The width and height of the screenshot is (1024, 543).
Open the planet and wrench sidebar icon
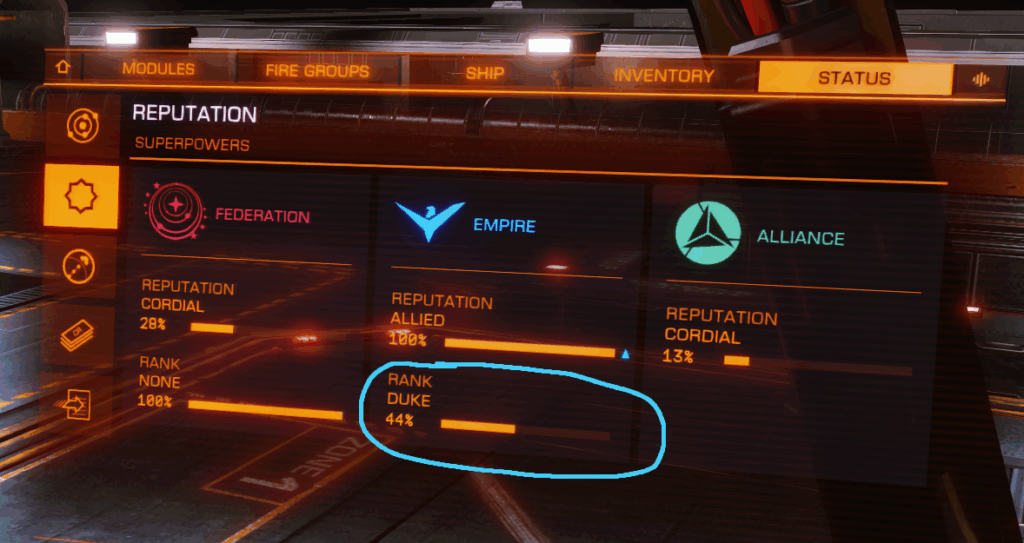click(80, 267)
